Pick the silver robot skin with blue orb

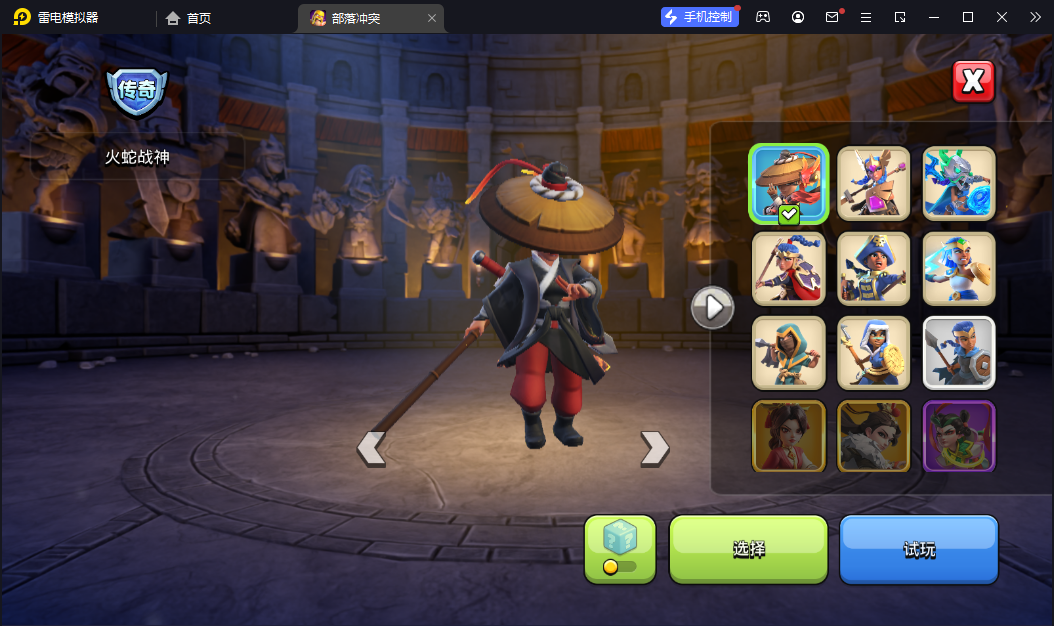959,183
